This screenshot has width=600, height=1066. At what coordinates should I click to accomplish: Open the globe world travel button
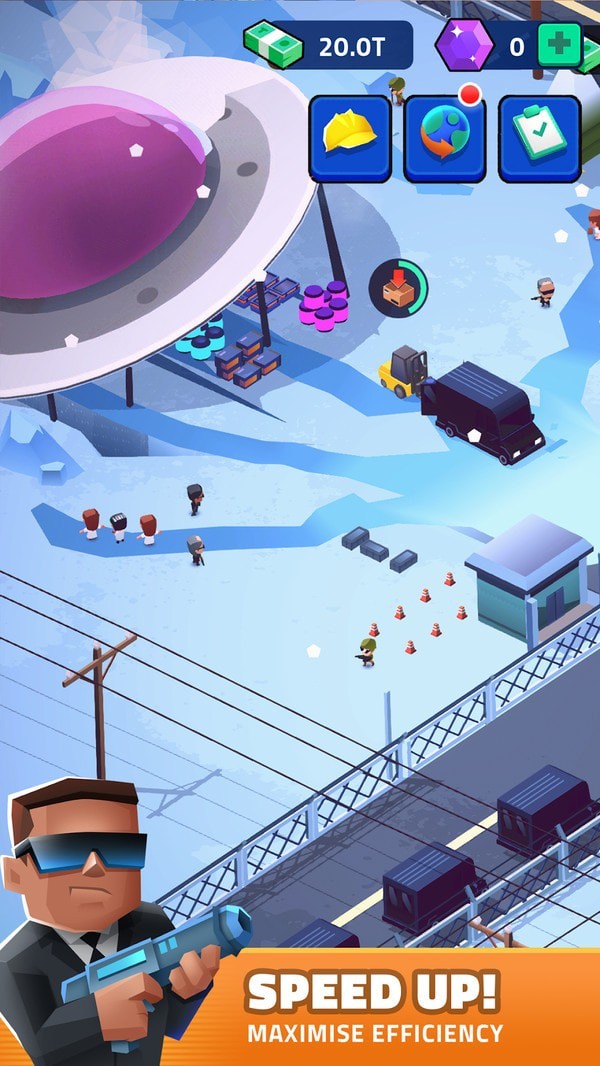[x=444, y=138]
